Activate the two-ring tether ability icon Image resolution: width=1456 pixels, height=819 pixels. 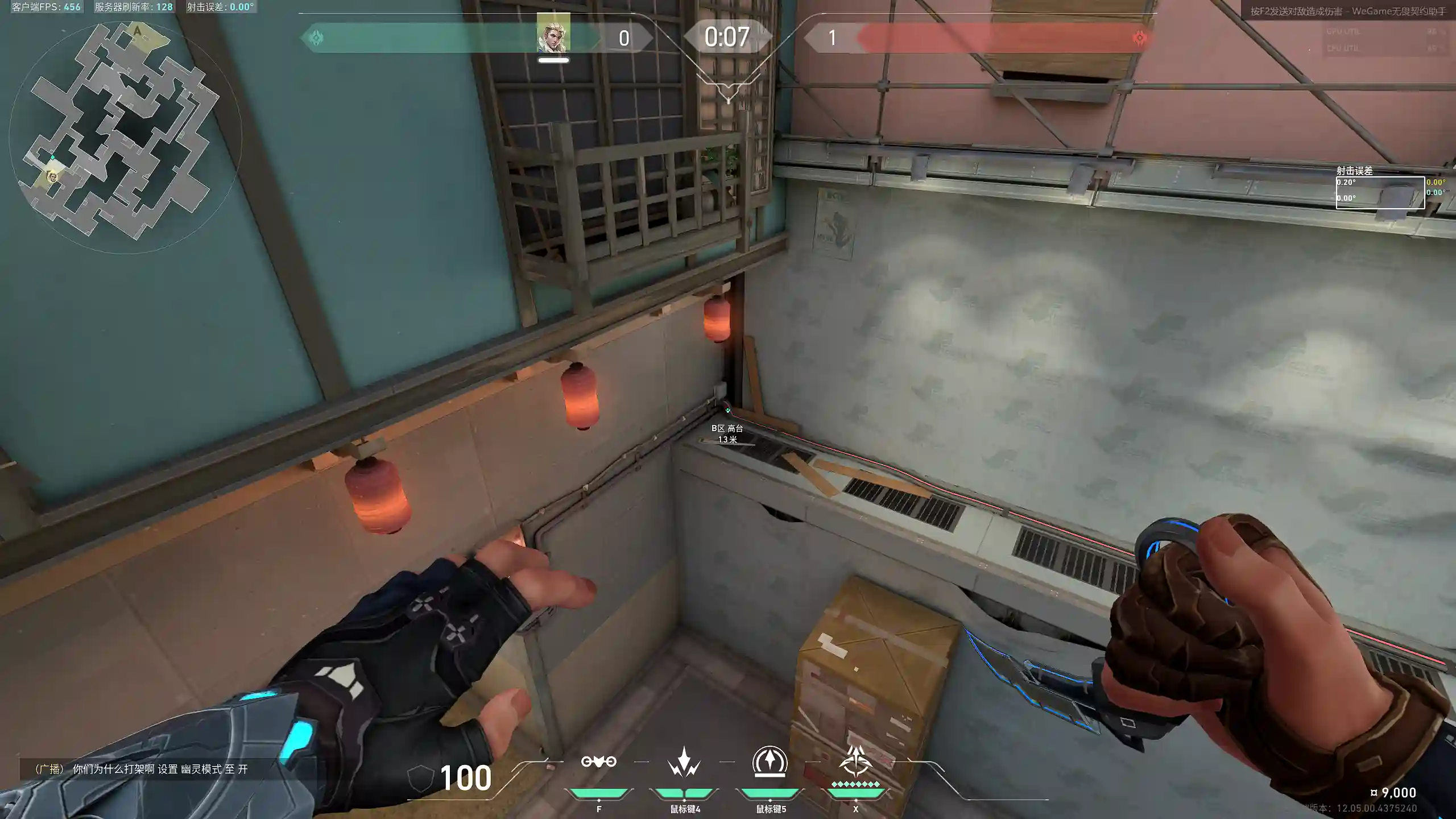point(598,762)
